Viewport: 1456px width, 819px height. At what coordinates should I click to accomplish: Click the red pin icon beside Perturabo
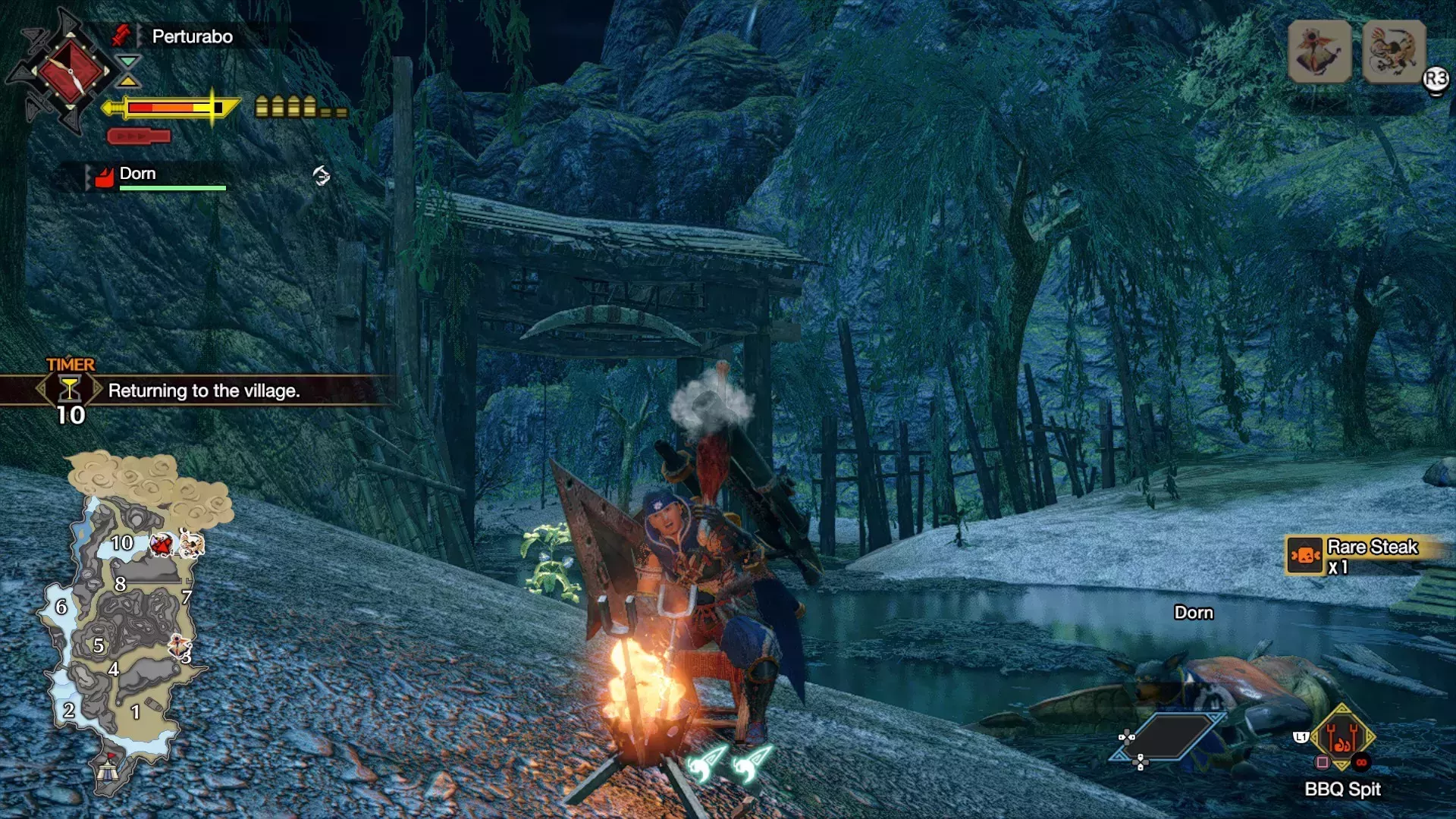tap(121, 35)
